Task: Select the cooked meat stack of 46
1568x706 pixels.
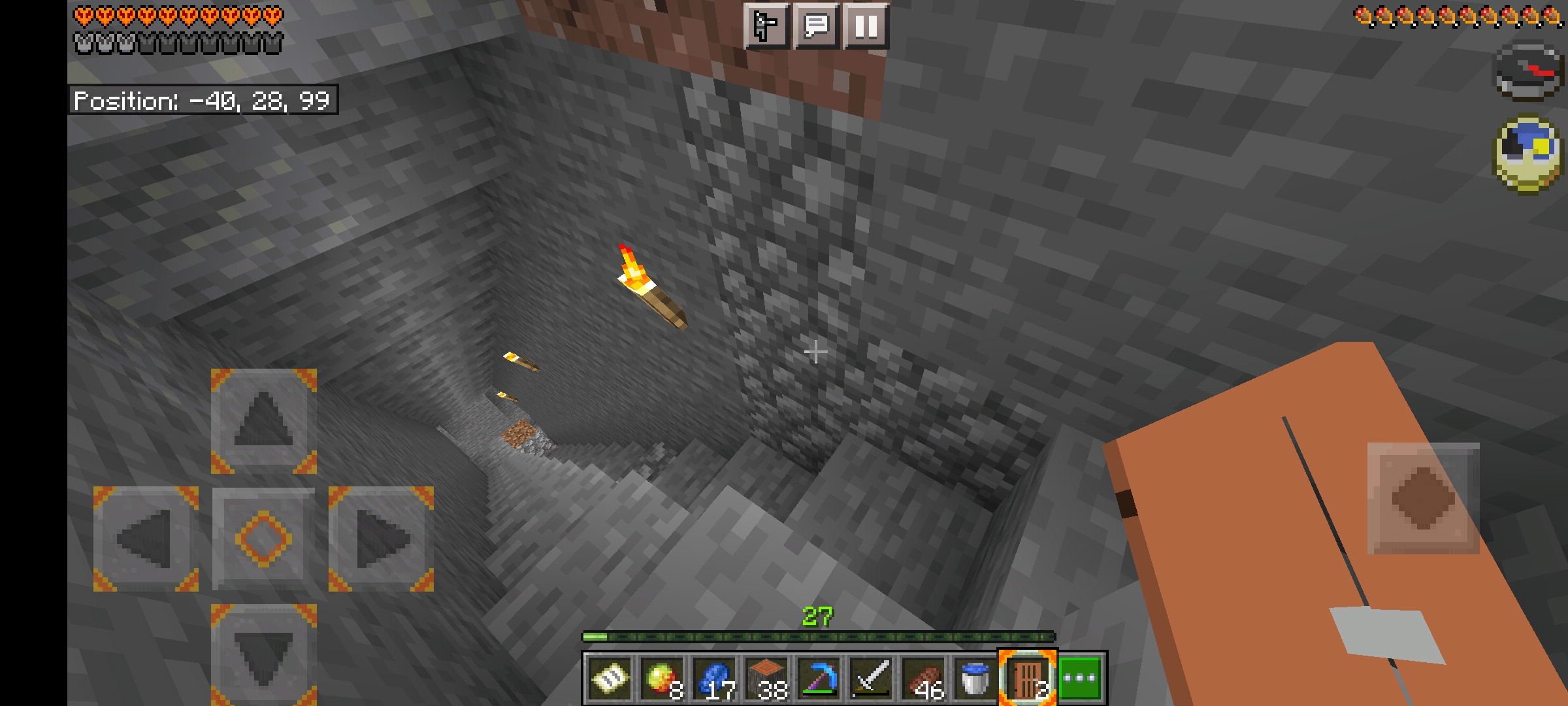Action: [924, 679]
